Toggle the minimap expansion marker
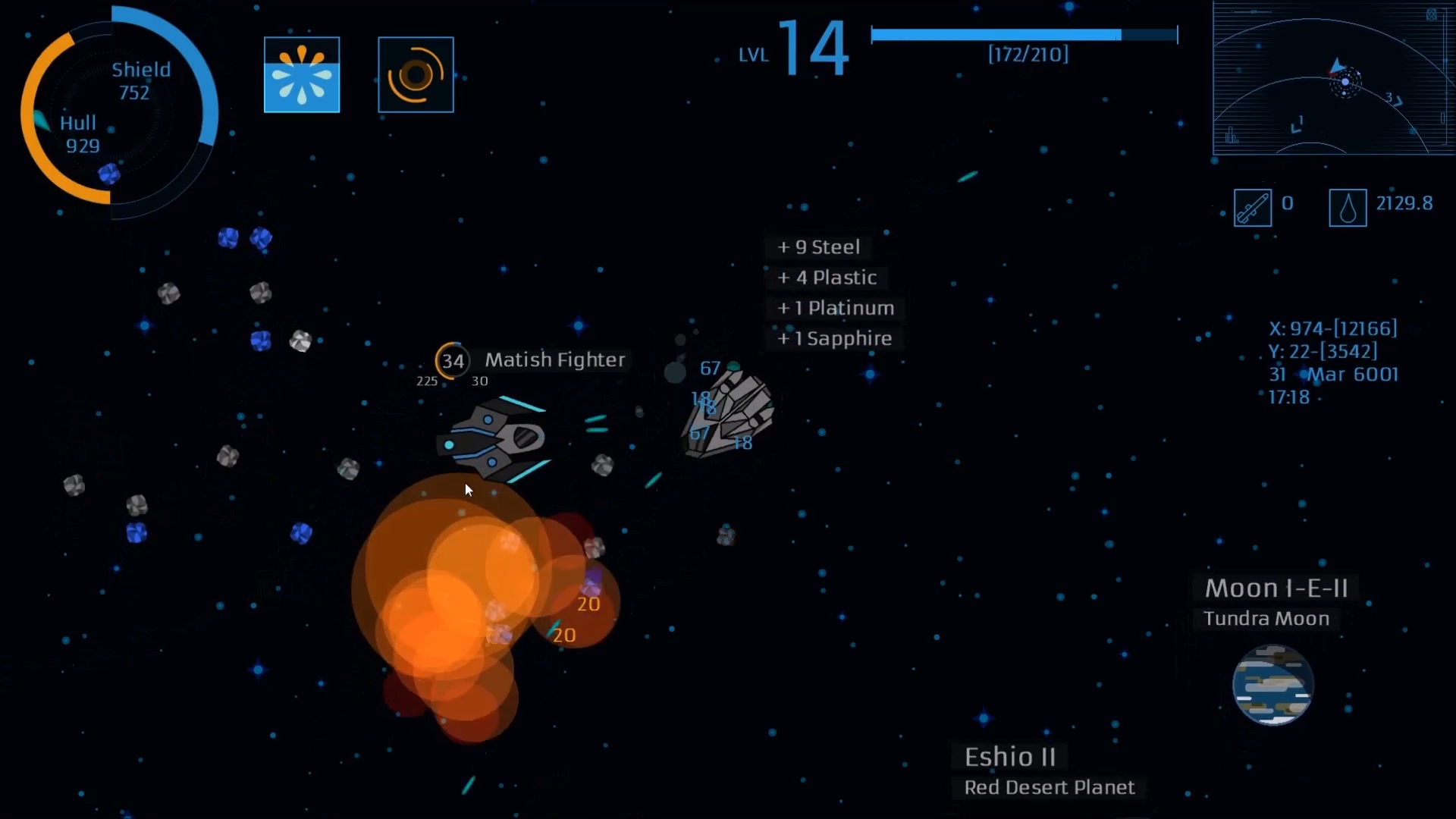The height and width of the screenshot is (819, 1456). 1432,14
